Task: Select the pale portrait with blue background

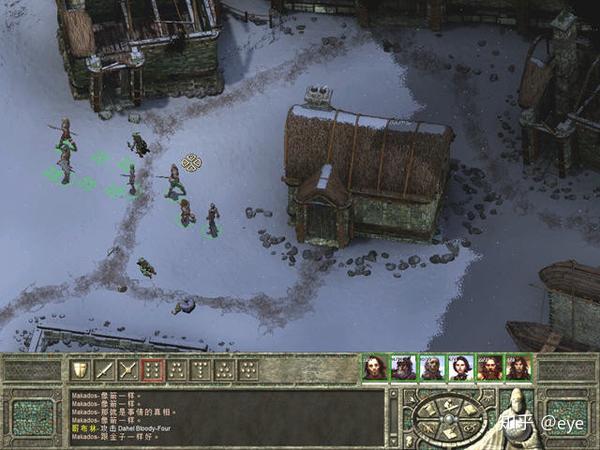Action: pyautogui.click(x=461, y=368)
